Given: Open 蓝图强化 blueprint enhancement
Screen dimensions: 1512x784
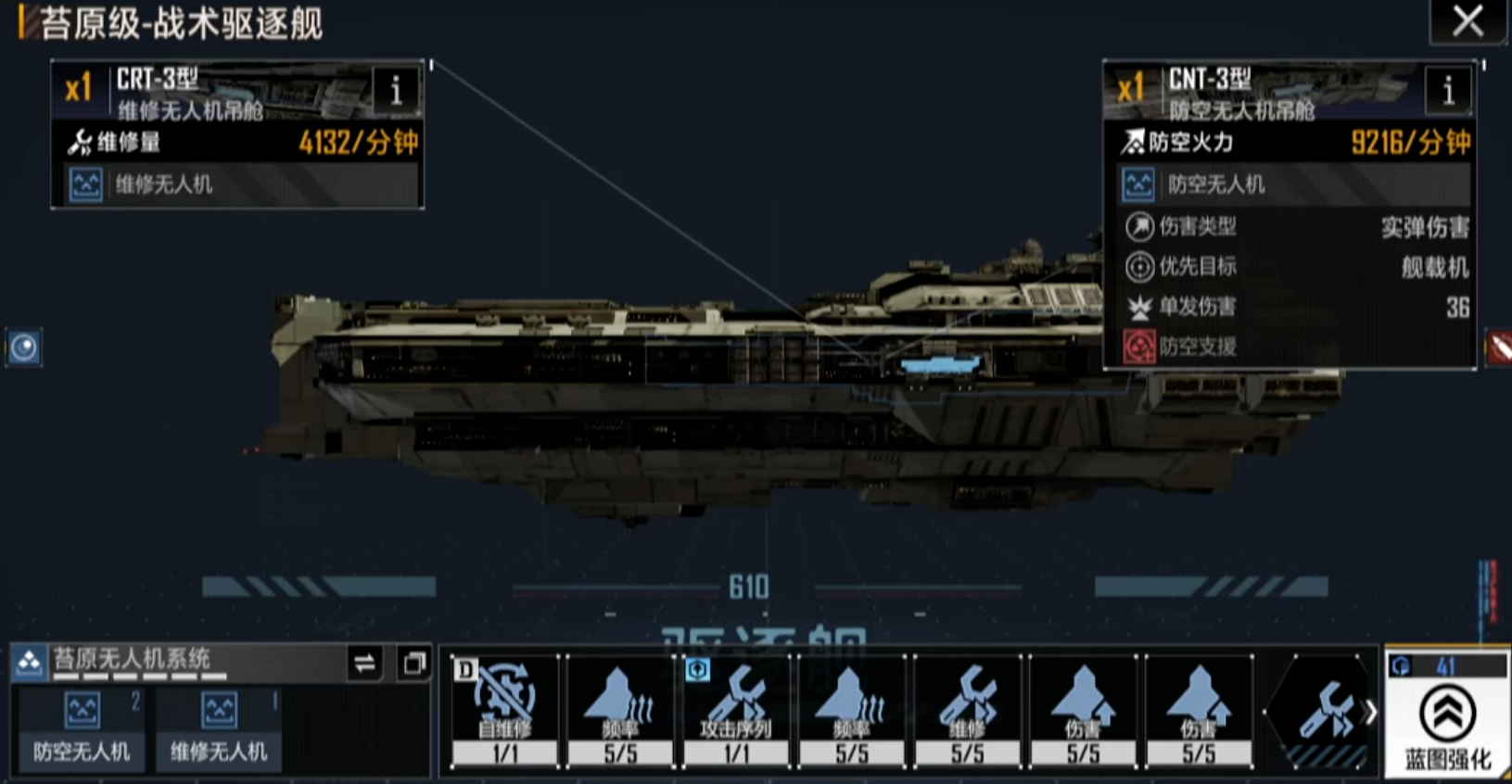Looking at the screenshot, I should click(x=1447, y=723).
